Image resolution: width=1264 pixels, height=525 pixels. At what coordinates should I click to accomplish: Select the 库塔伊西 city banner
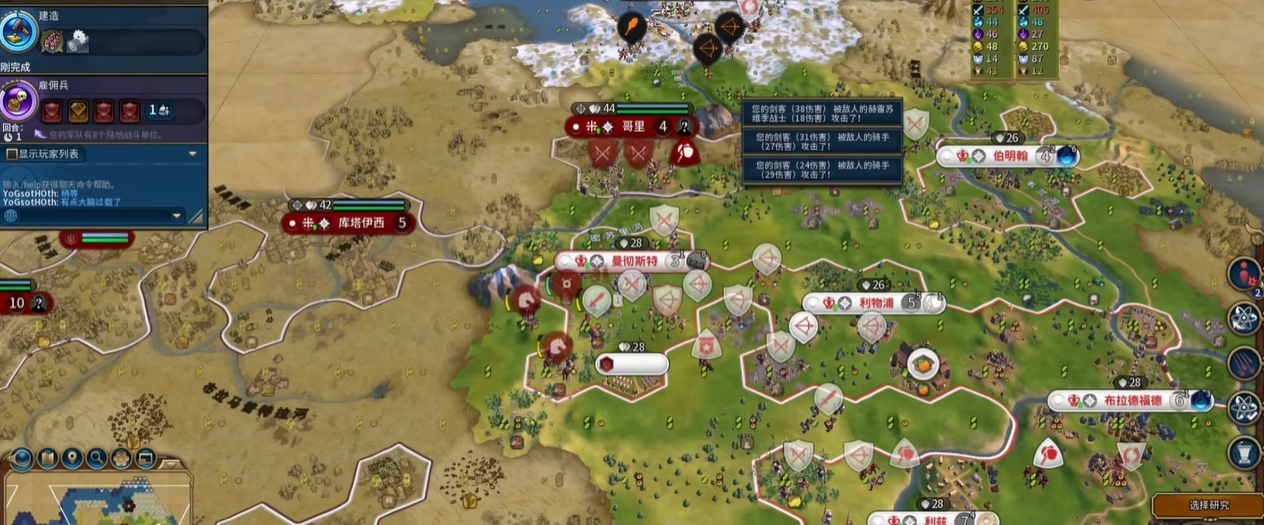click(x=360, y=223)
